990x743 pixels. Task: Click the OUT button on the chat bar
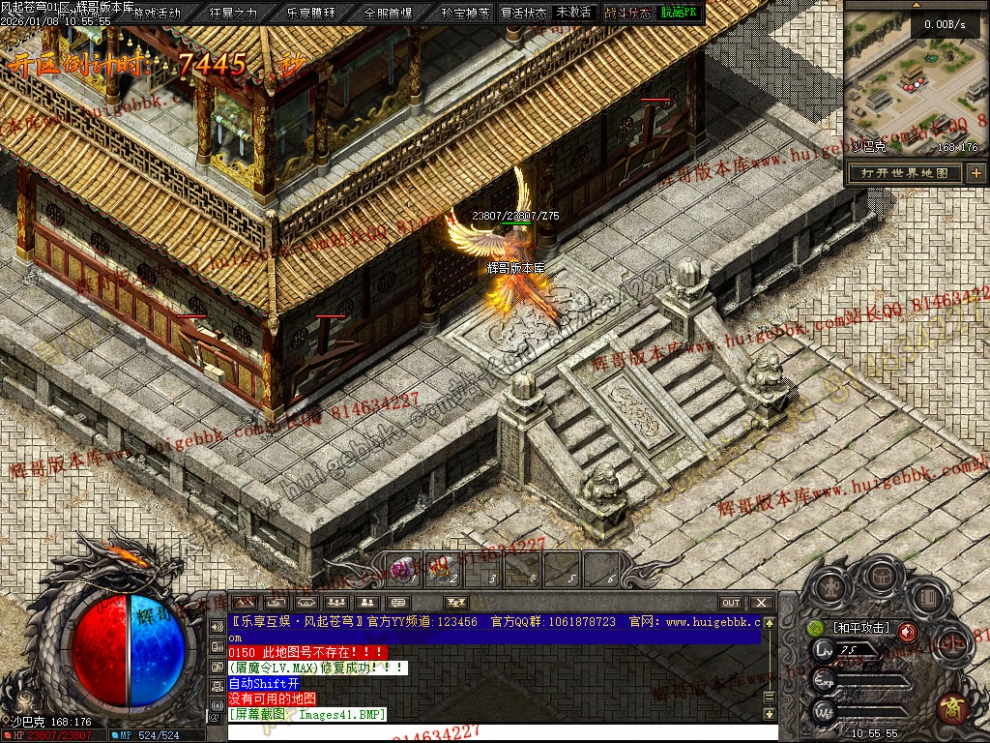pos(731,602)
